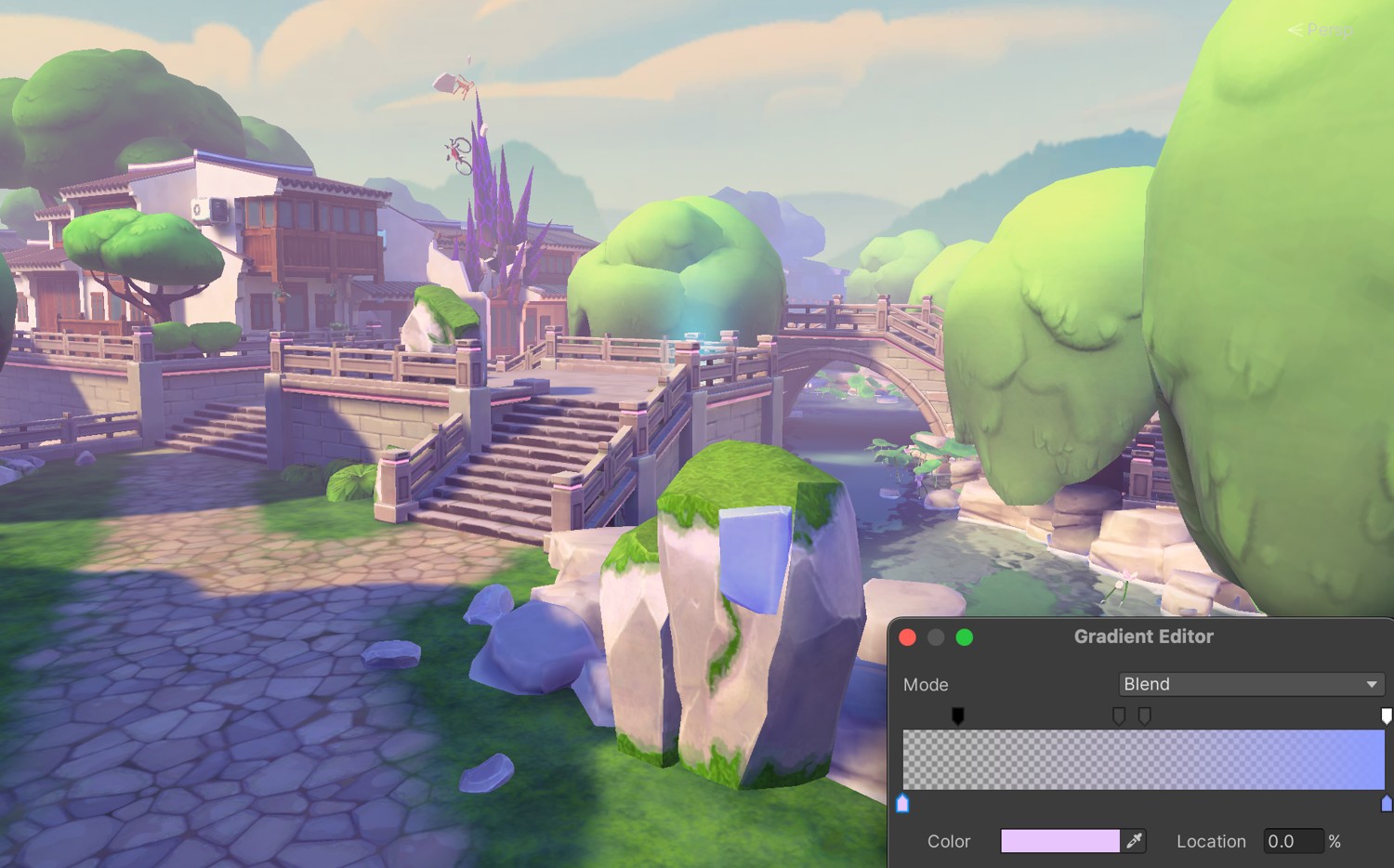Select the selected lavender color stop
This screenshot has height=868, width=1394.
coord(902,803)
